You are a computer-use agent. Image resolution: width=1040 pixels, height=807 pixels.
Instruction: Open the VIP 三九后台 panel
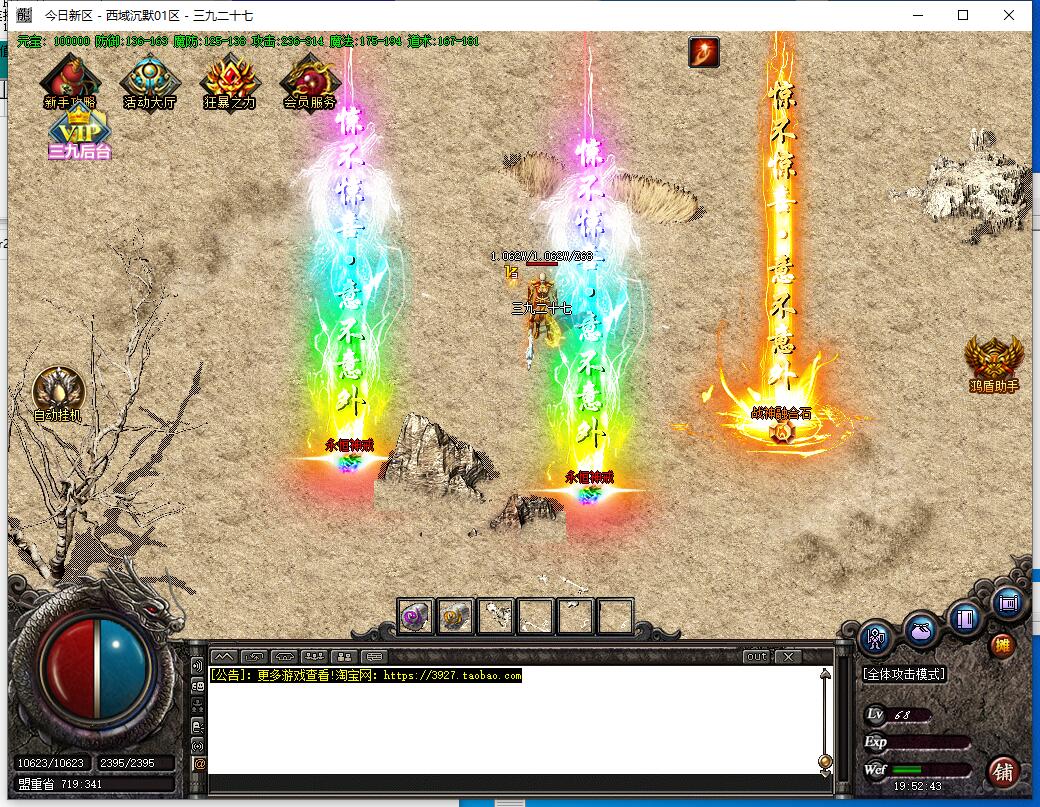click(x=79, y=133)
